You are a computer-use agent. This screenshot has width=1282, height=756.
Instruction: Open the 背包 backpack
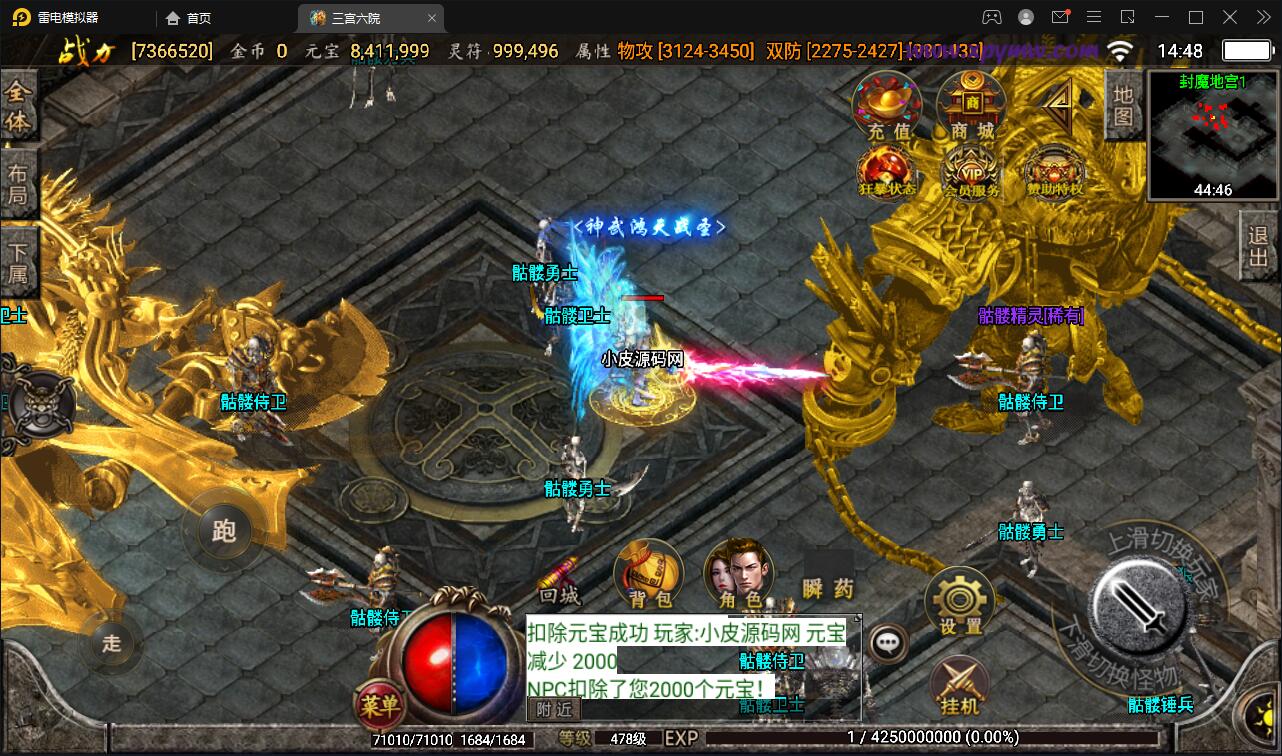[x=649, y=575]
